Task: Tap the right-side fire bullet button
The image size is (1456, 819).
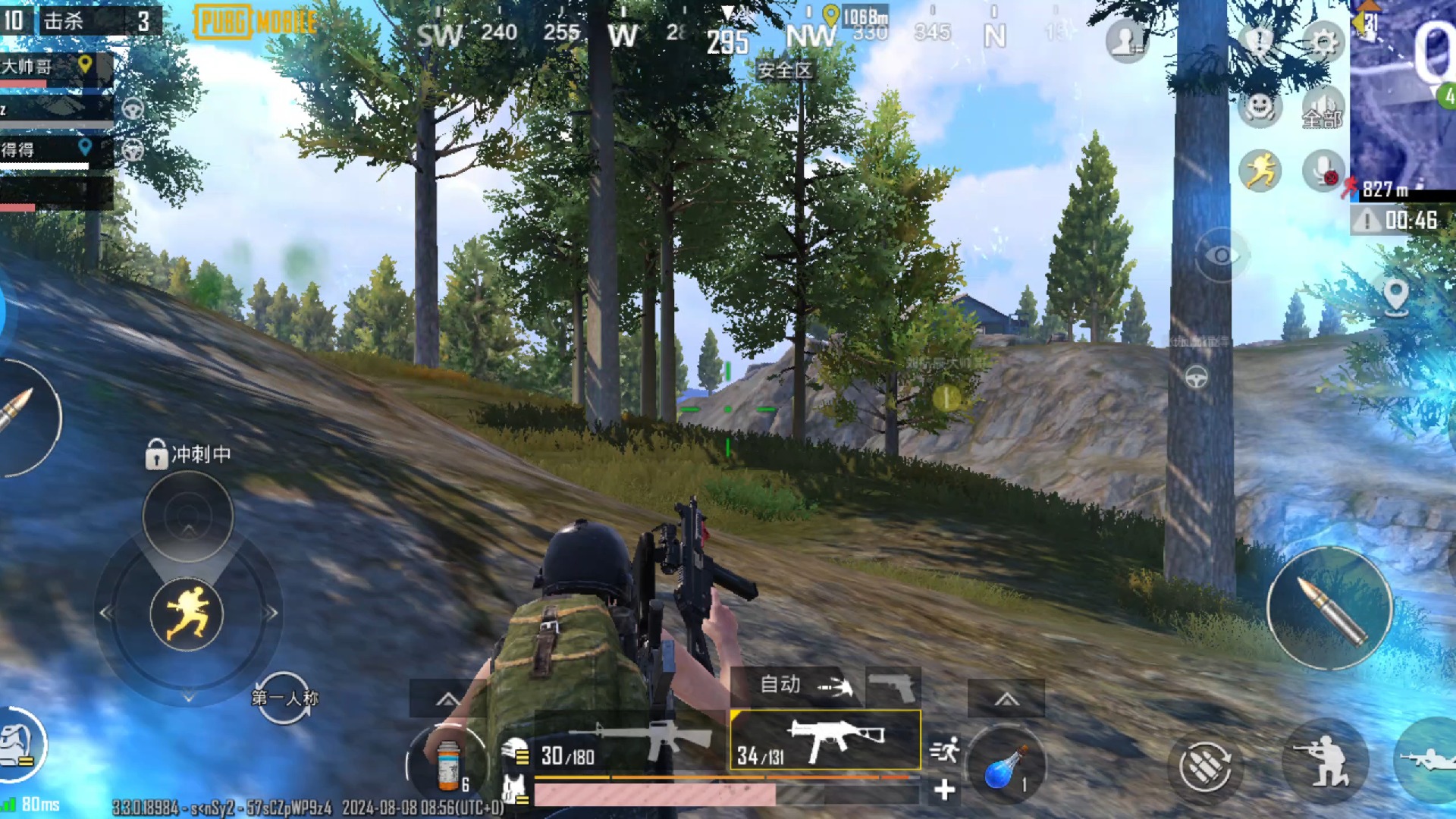Action: click(1329, 608)
